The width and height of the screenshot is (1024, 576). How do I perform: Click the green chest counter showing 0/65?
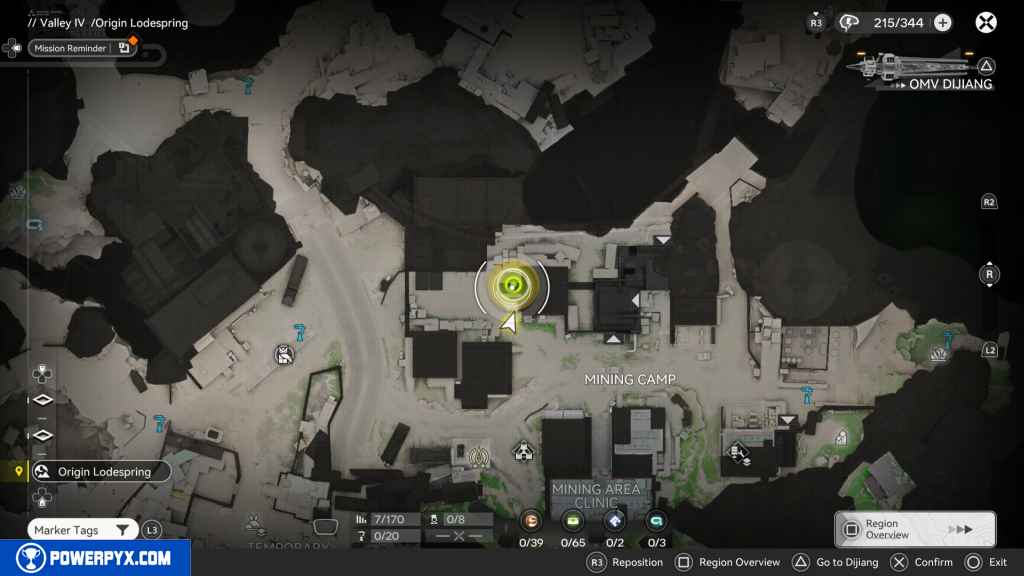point(573,520)
